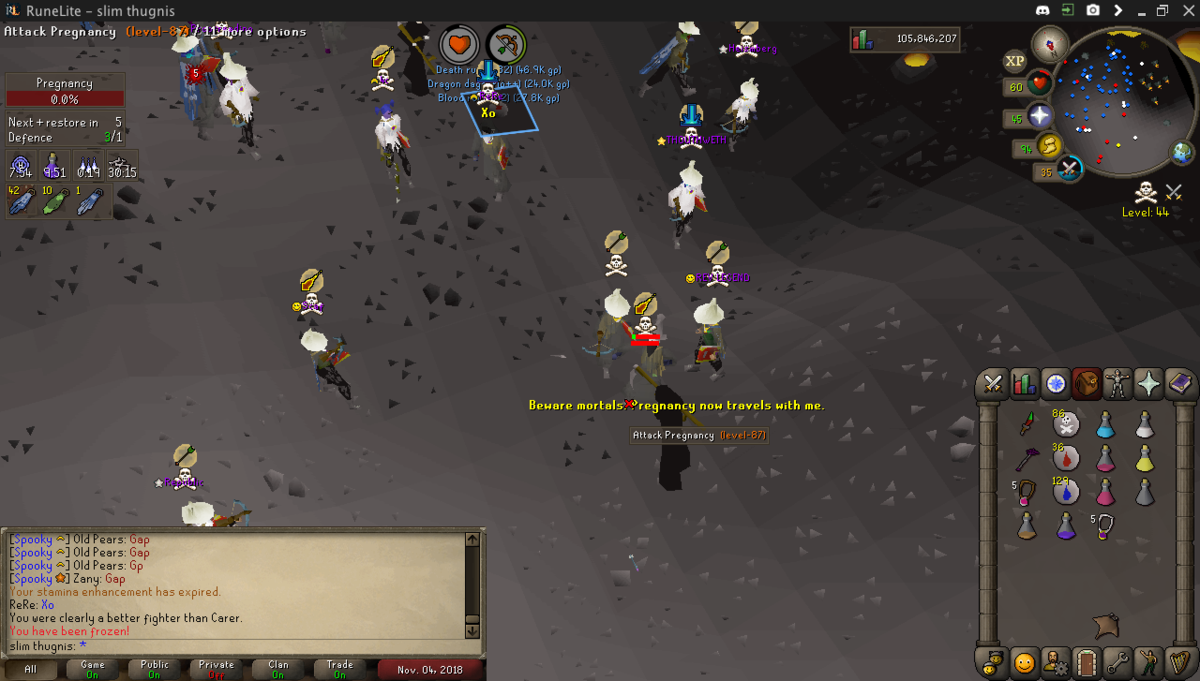
Task: Activate the quick-prayers orb
Action: point(1040,117)
